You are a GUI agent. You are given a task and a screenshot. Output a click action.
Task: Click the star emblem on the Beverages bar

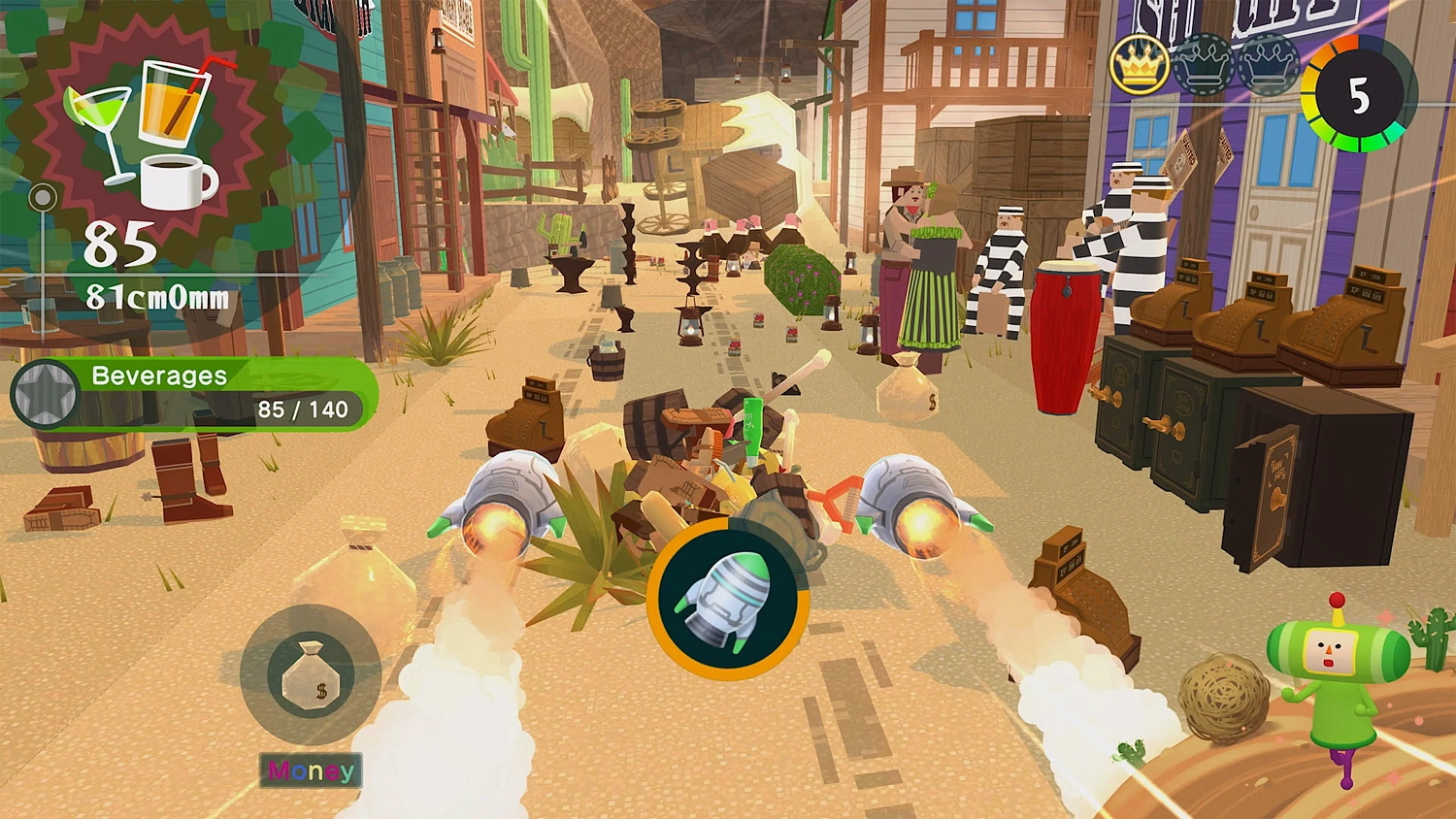tap(45, 391)
